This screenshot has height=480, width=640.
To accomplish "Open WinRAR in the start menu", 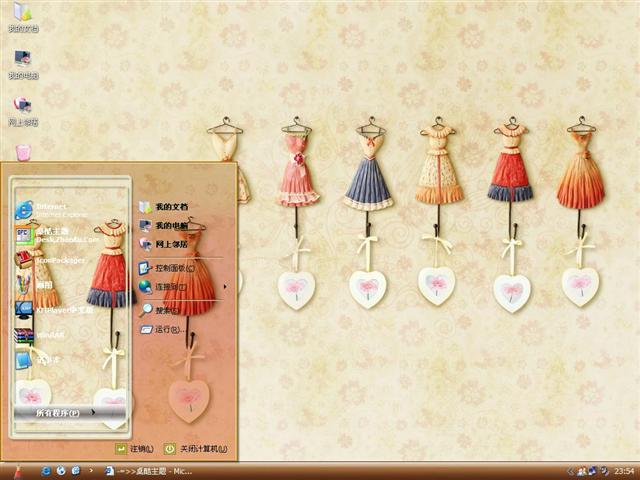I will 50,335.
